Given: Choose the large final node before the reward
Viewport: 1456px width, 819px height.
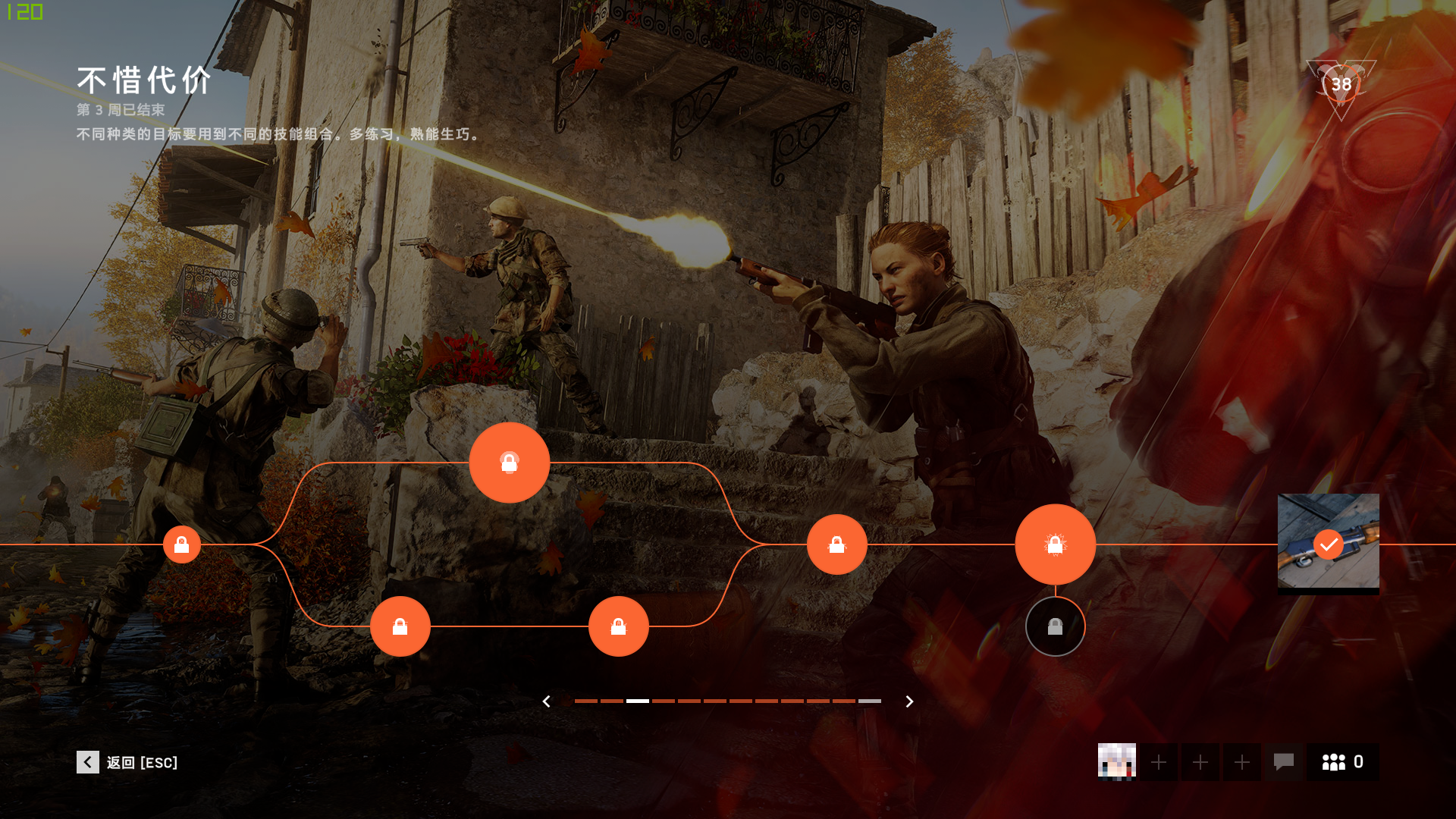Looking at the screenshot, I should [x=1055, y=544].
